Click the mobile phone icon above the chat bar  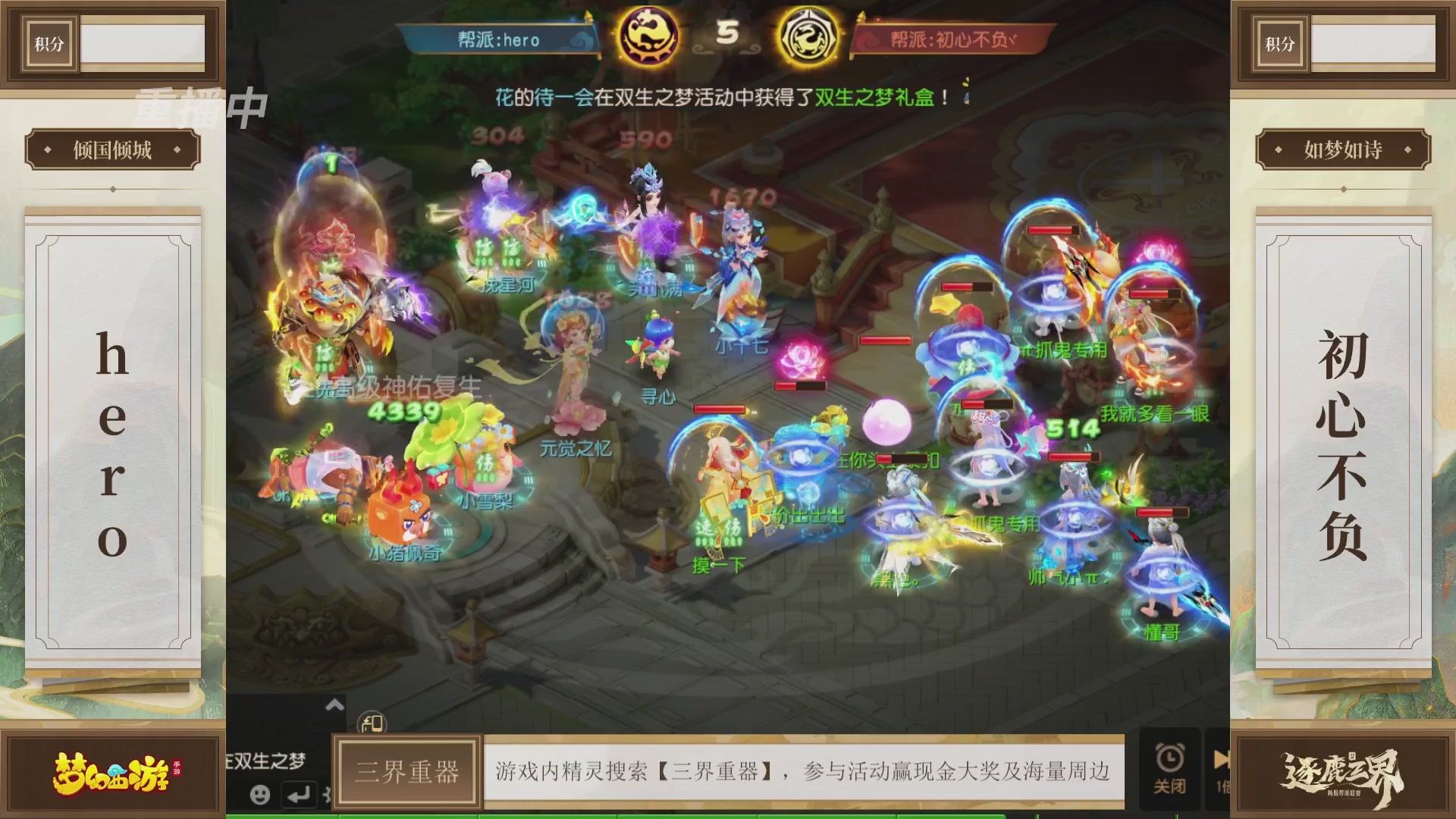coord(372,721)
